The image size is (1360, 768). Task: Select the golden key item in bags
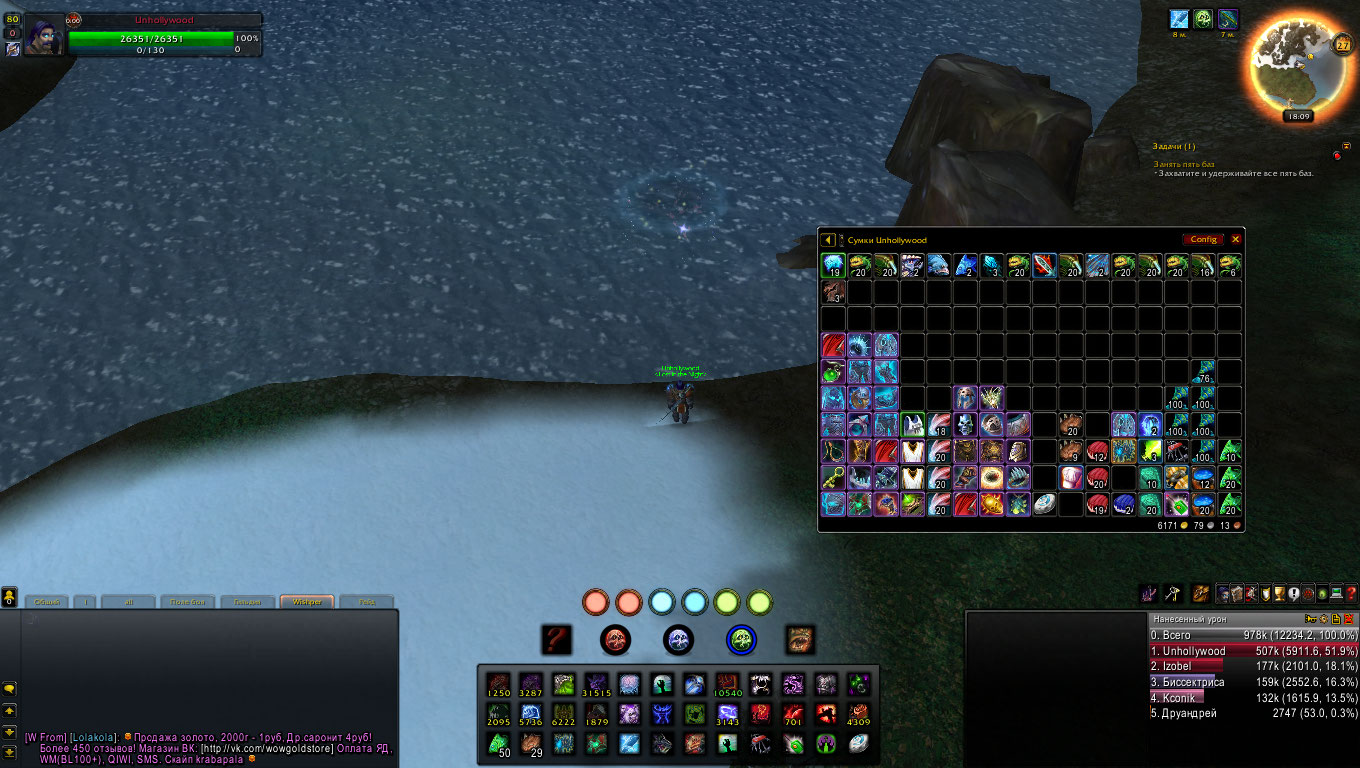(x=833, y=478)
